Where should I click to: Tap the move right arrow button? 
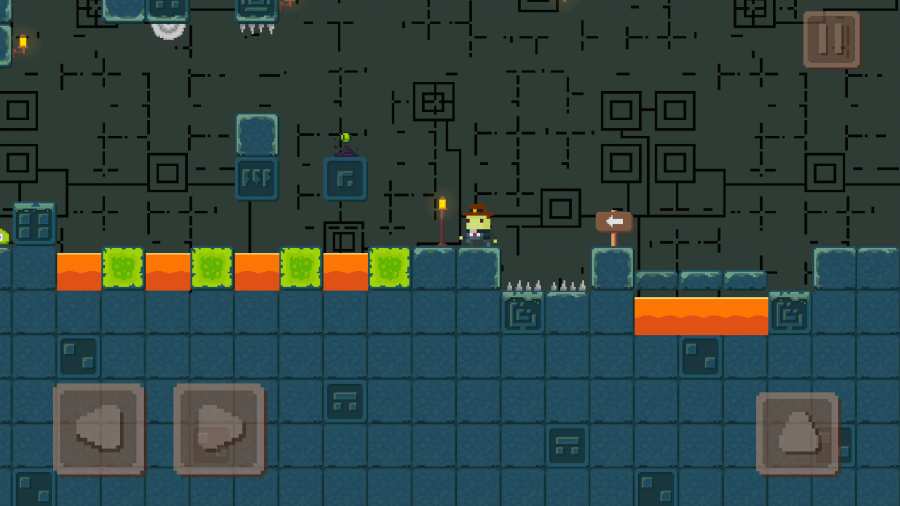[x=219, y=429]
